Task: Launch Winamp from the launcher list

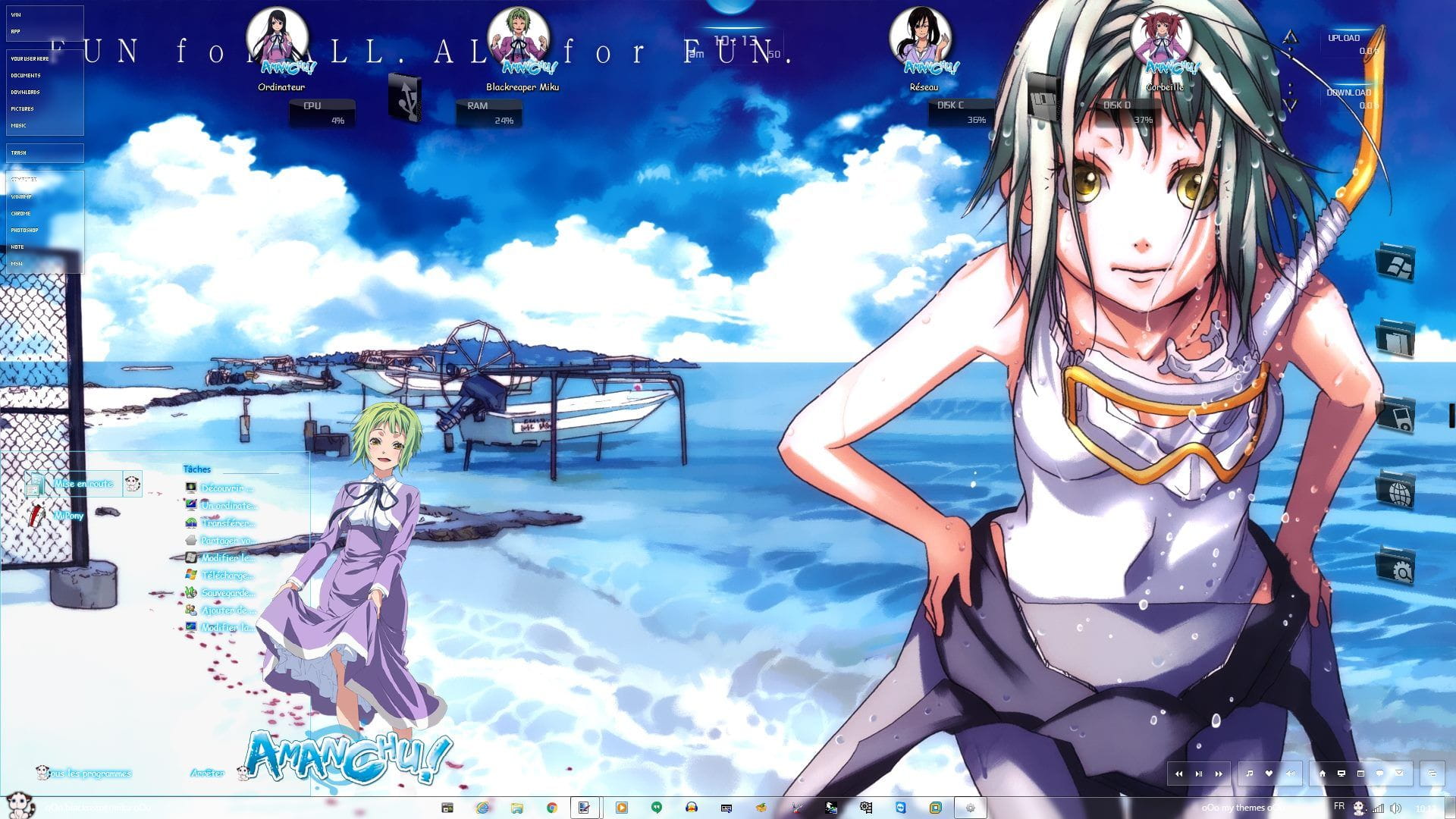Action: tap(21, 197)
